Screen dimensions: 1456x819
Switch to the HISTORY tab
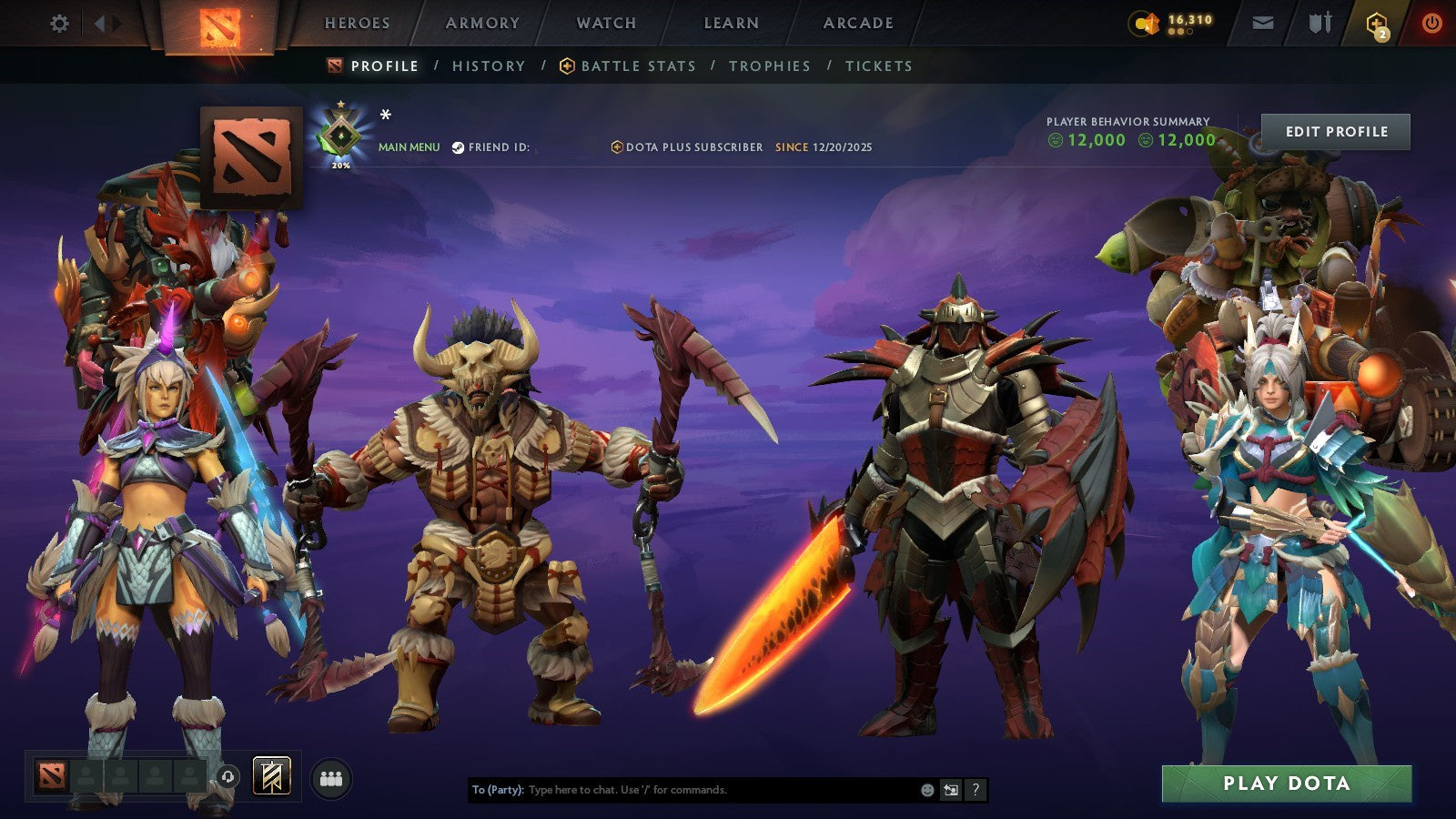pyautogui.click(x=489, y=66)
